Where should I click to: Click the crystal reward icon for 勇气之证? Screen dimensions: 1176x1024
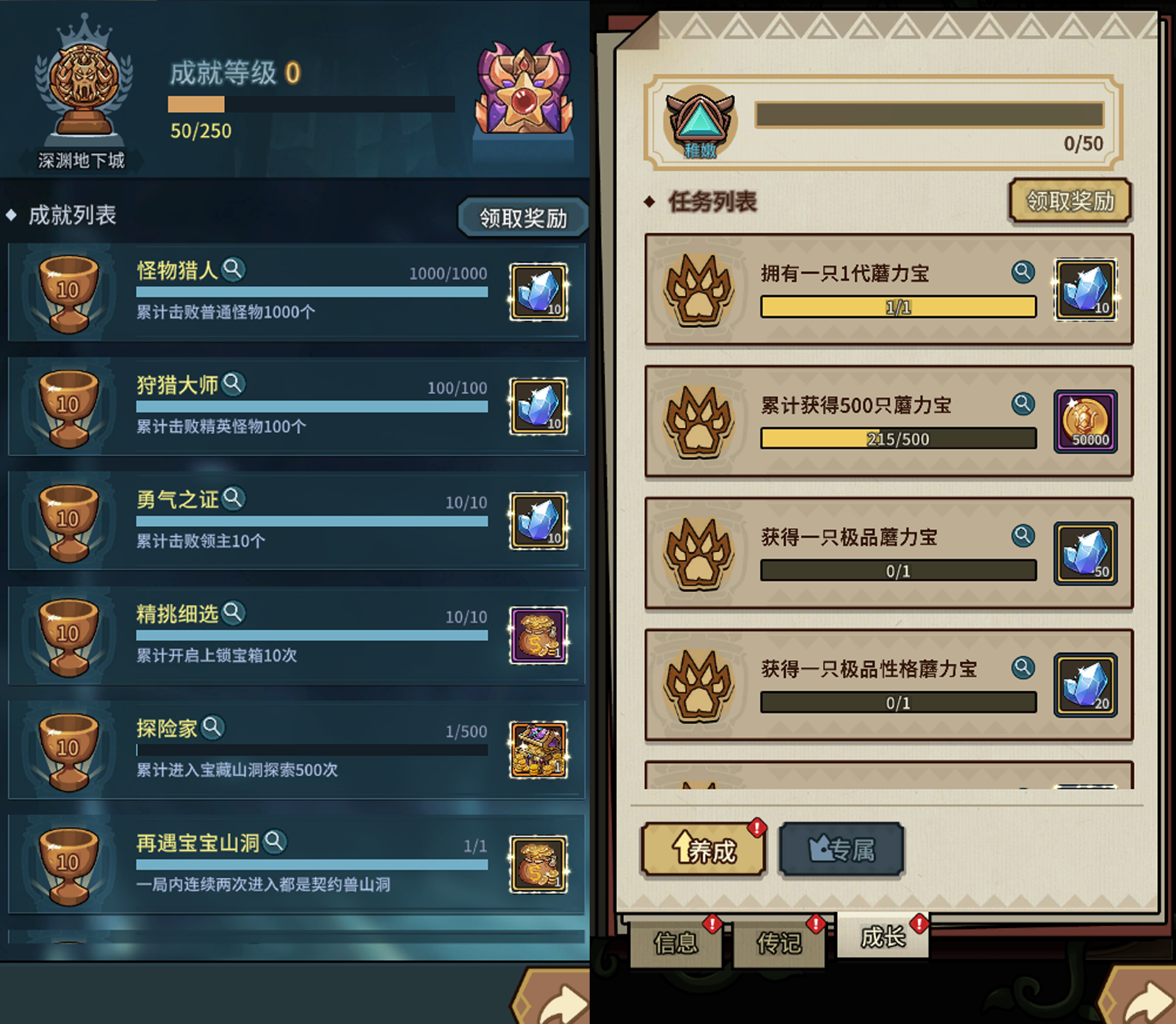click(538, 520)
